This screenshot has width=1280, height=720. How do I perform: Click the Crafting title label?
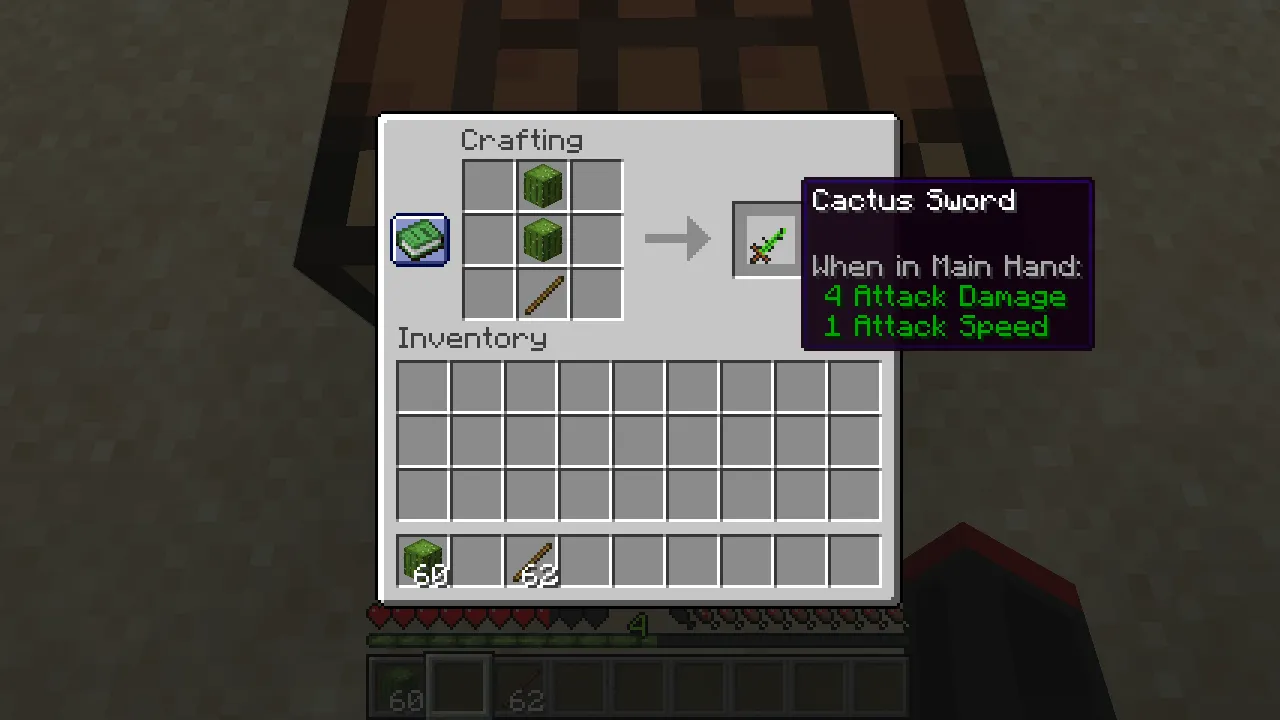click(521, 140)
